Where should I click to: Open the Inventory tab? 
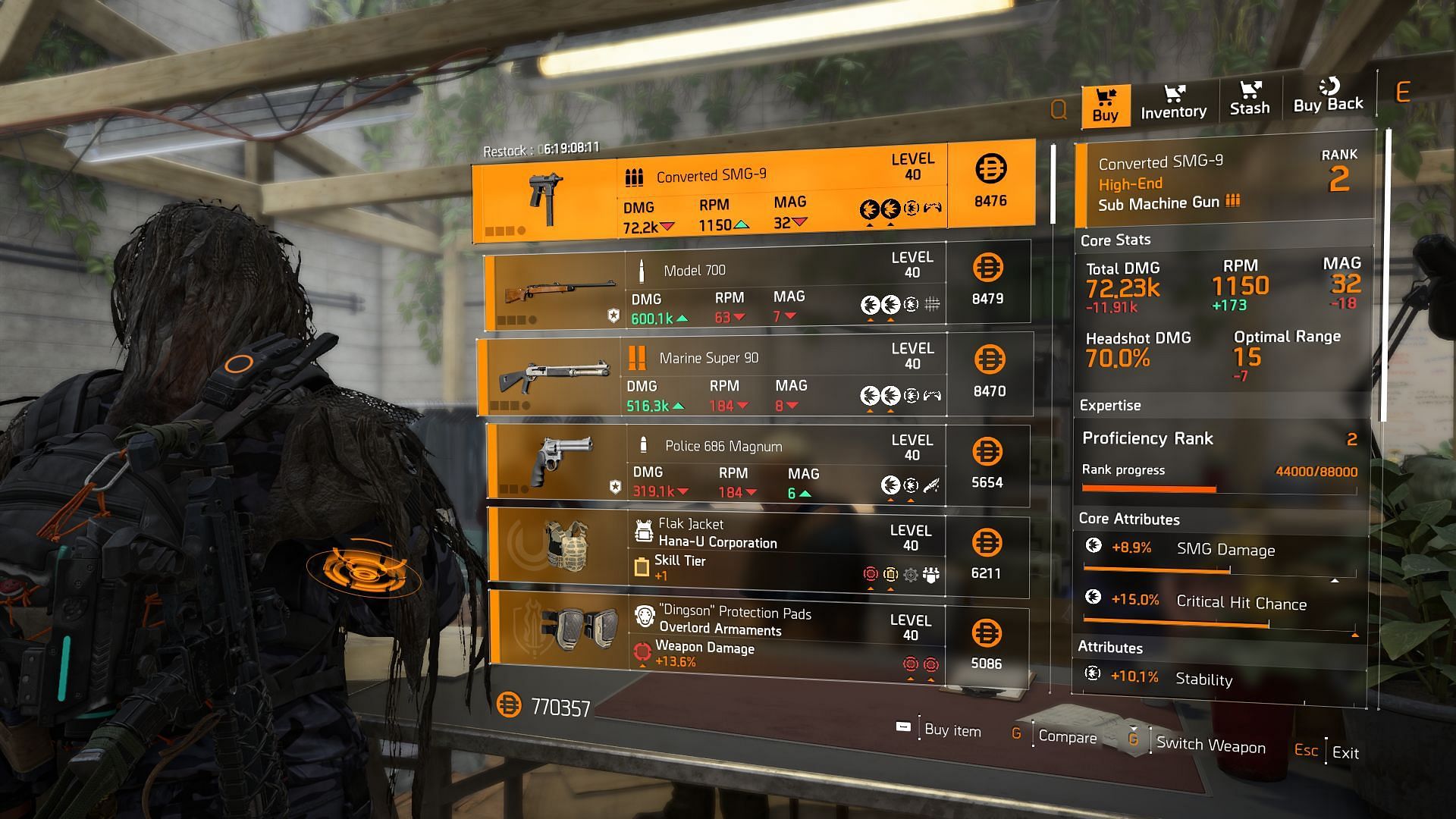[1173, 102]
